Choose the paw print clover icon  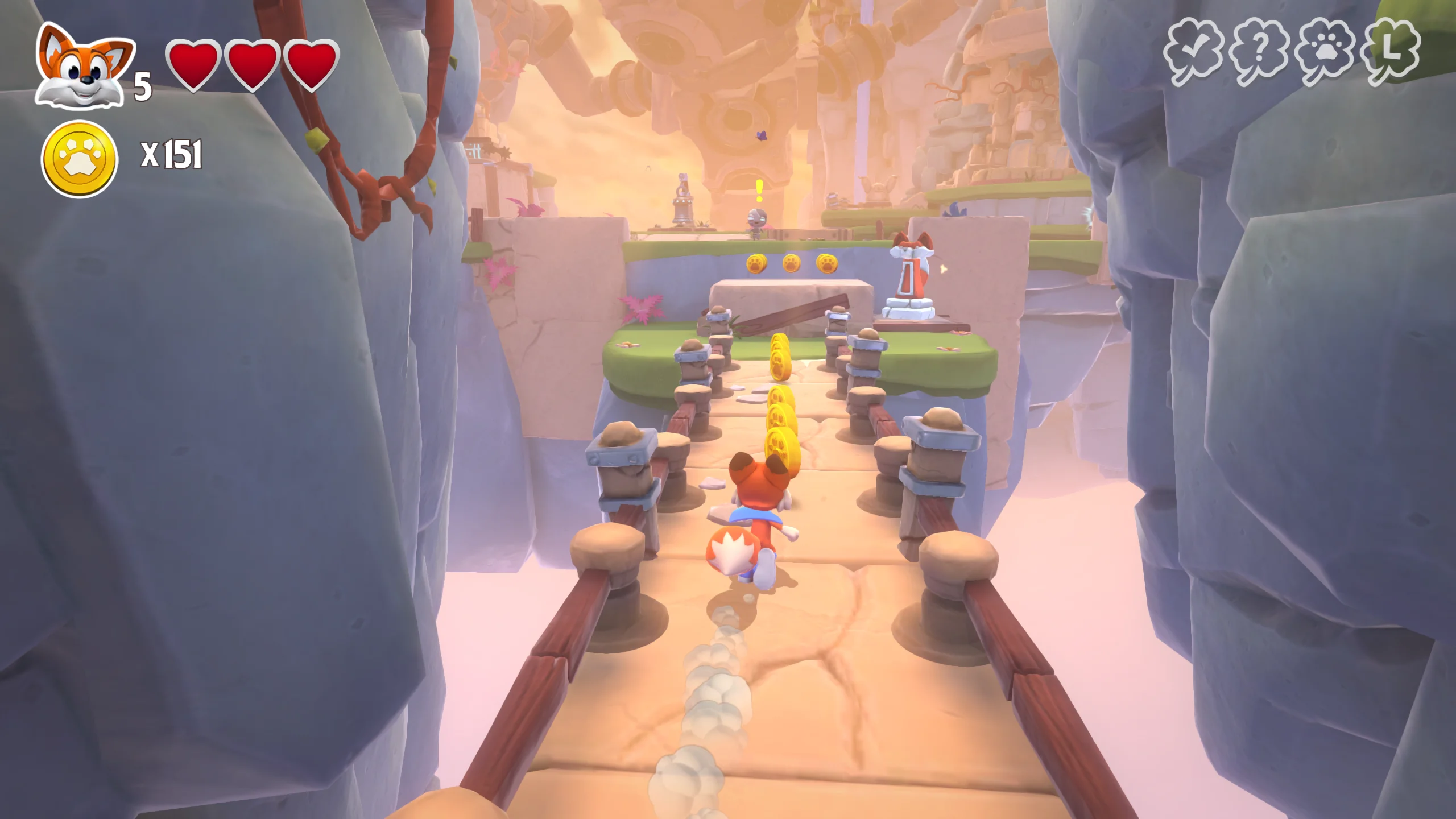(1325, 52)
